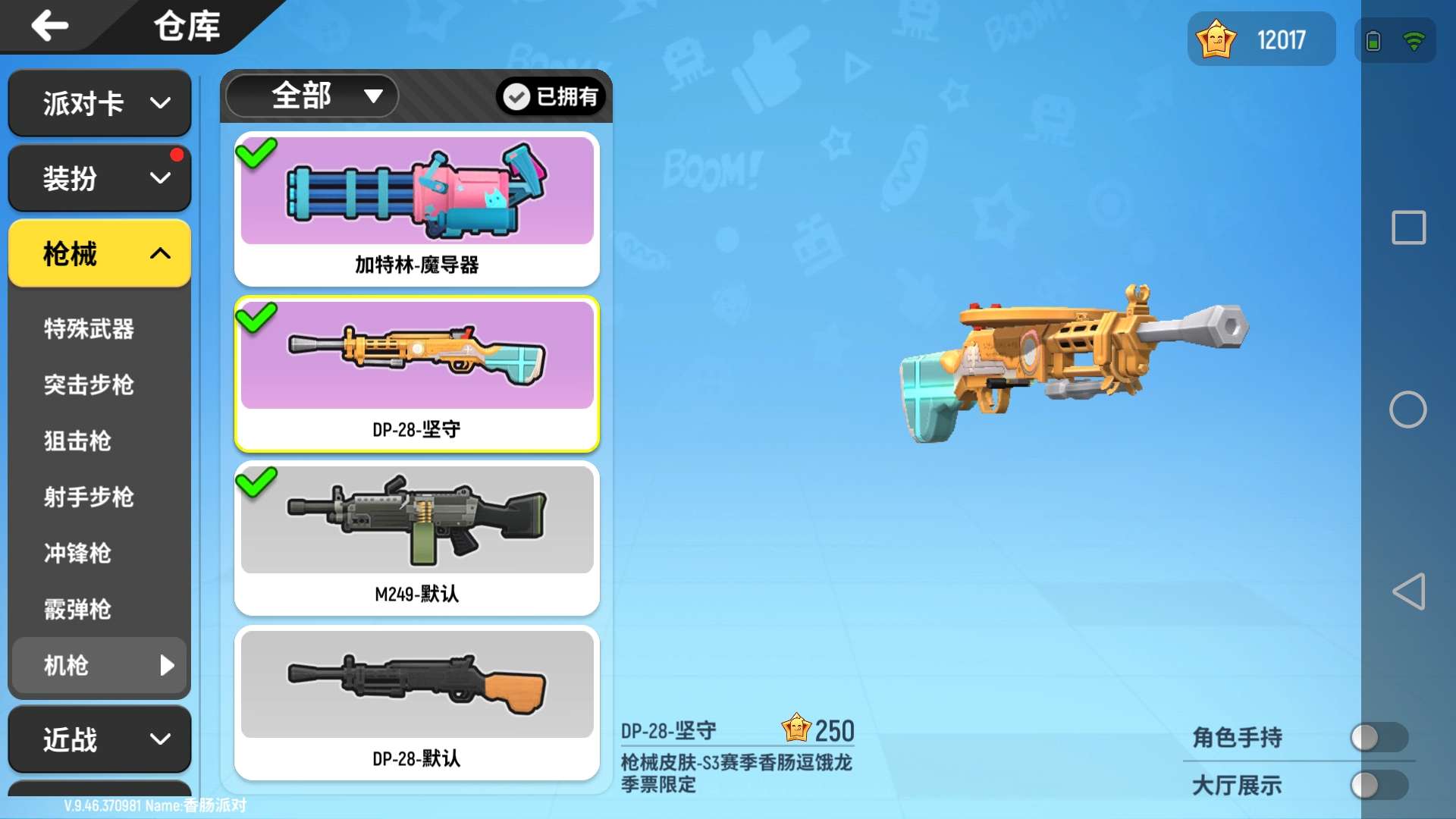Image resolution: width=1456 pixels, height=819 pixels.
Task: Tap the 仓库 title banner
Action: [x=187, y=26]
